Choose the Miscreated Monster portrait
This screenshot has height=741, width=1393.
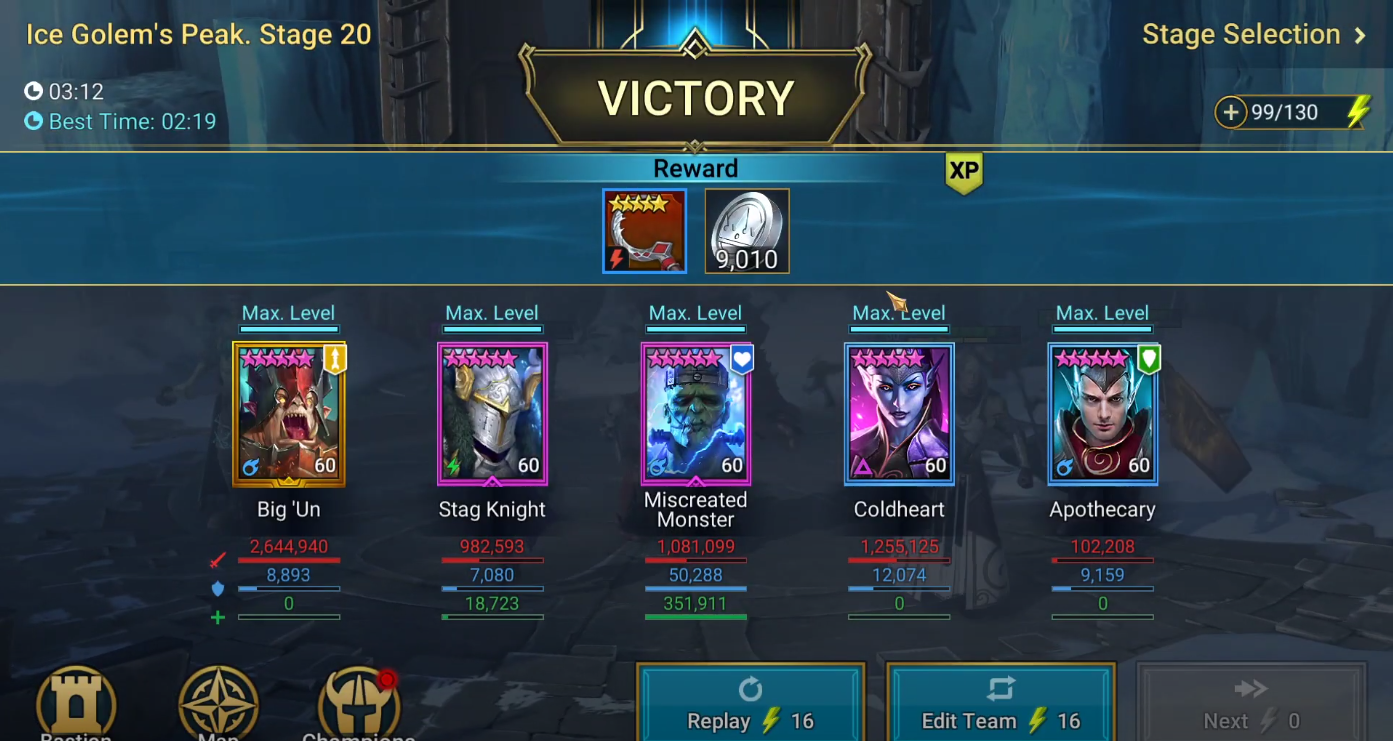click(x=696, y=414)
